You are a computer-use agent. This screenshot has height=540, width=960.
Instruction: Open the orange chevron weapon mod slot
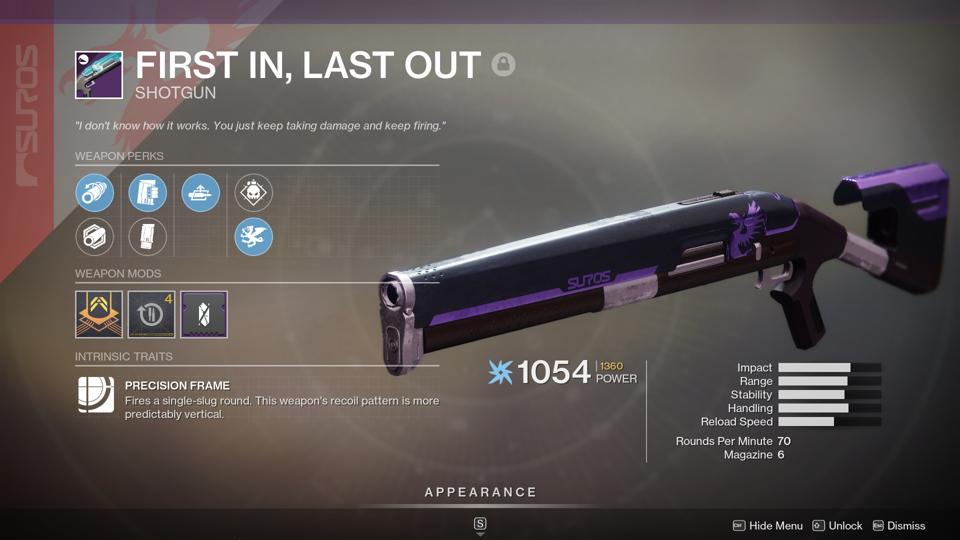point(99,315)
